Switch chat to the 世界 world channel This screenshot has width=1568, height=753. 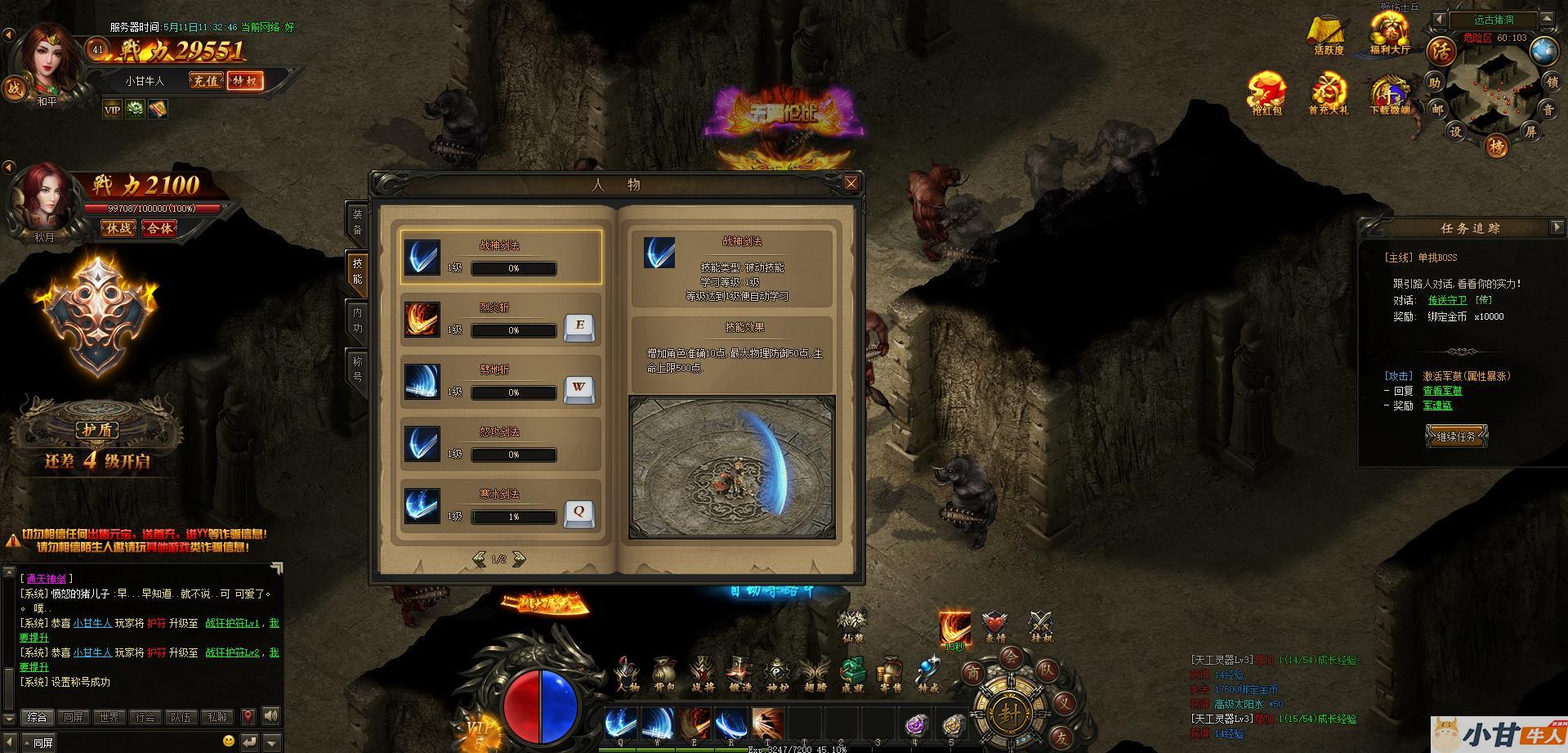(109, 717)
